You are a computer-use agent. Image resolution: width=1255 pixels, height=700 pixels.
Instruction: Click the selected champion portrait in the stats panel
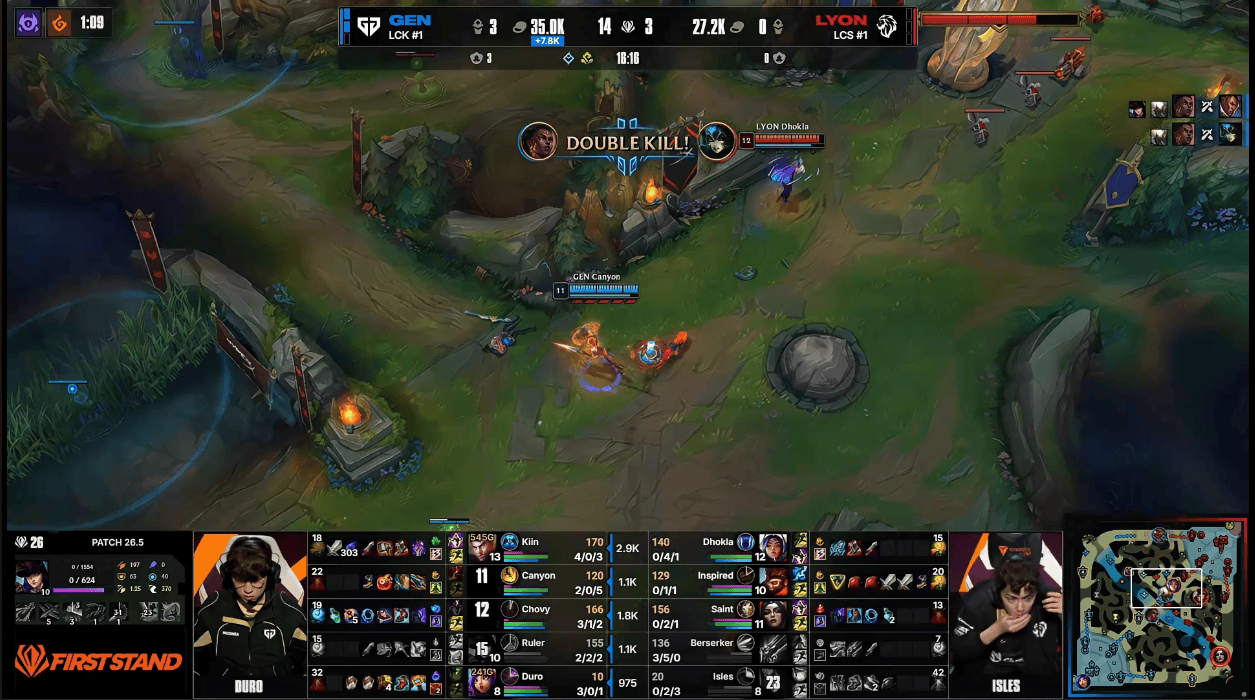coord(31,577)
